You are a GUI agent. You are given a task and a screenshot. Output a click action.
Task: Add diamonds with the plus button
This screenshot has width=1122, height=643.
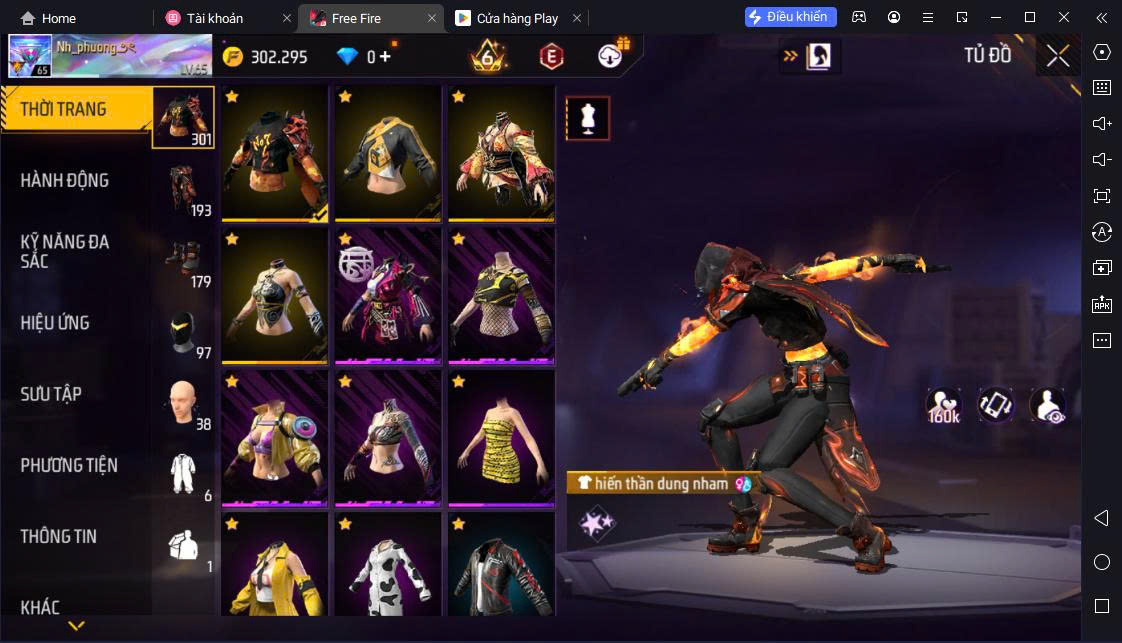tap(386, 57)
